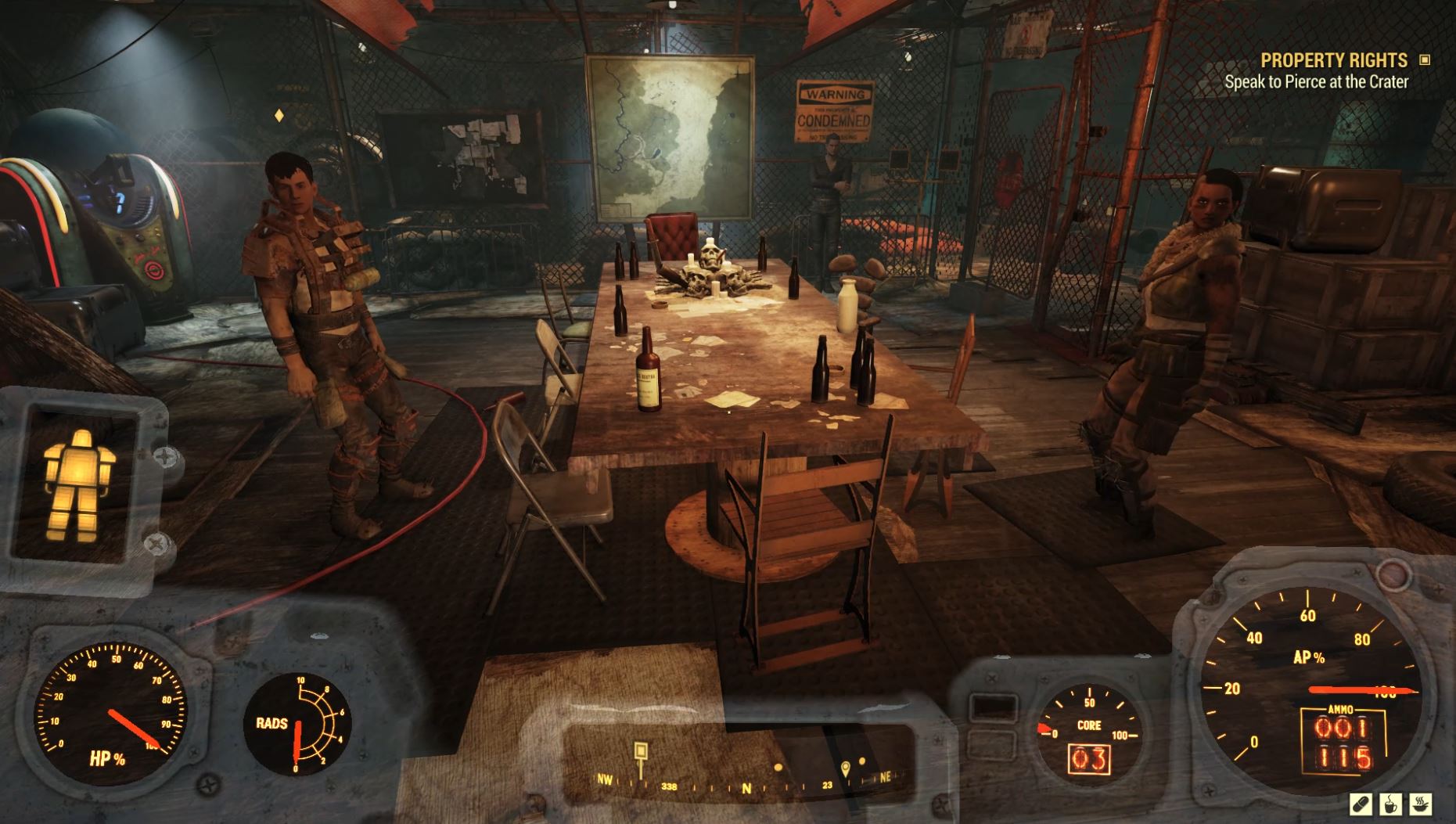
Task: Click the coffee mug caffeine buff icon
Action: (1390, 804)
